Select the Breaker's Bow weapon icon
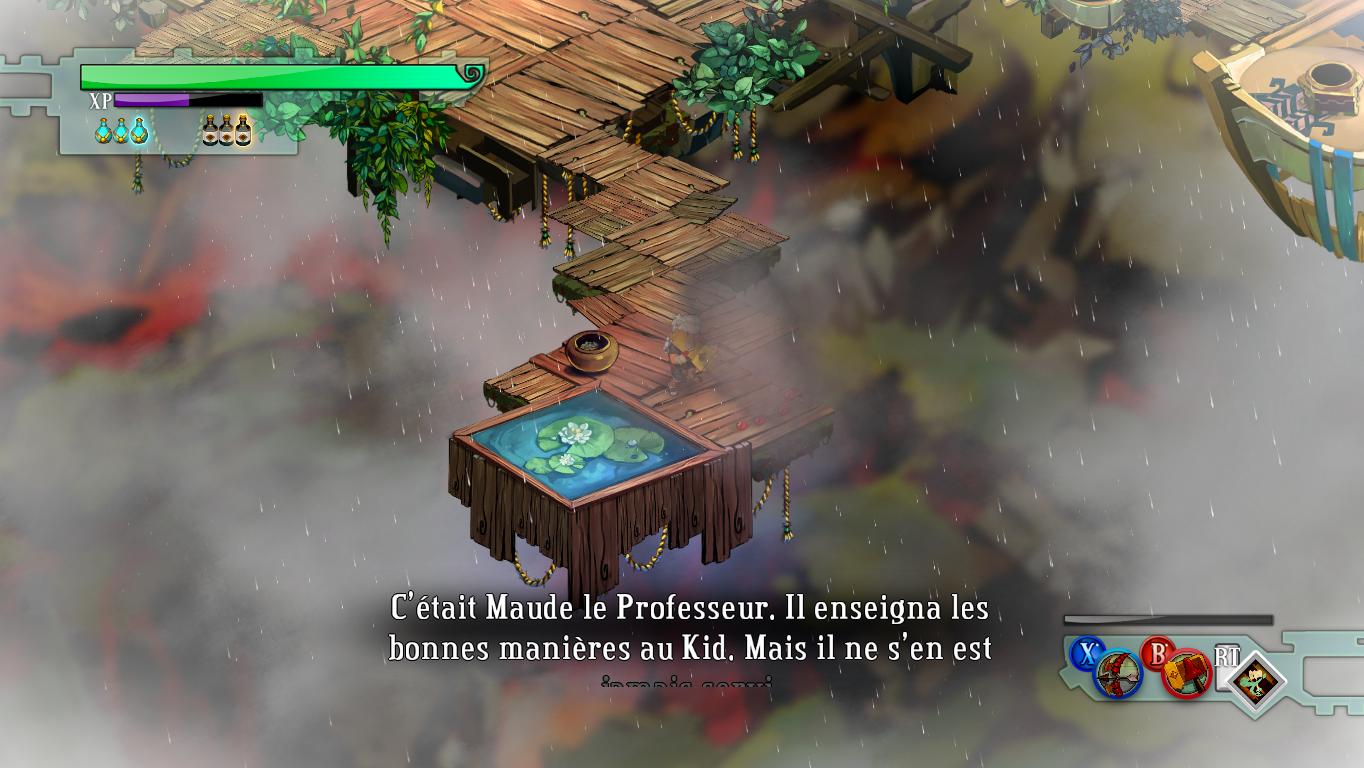Viewport: 1364px width, 768px height. click(1118, 674)
